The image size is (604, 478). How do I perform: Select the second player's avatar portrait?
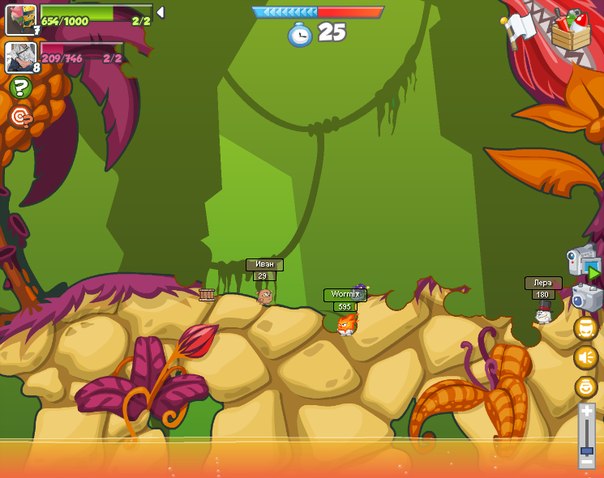click(x=20, y=56)
